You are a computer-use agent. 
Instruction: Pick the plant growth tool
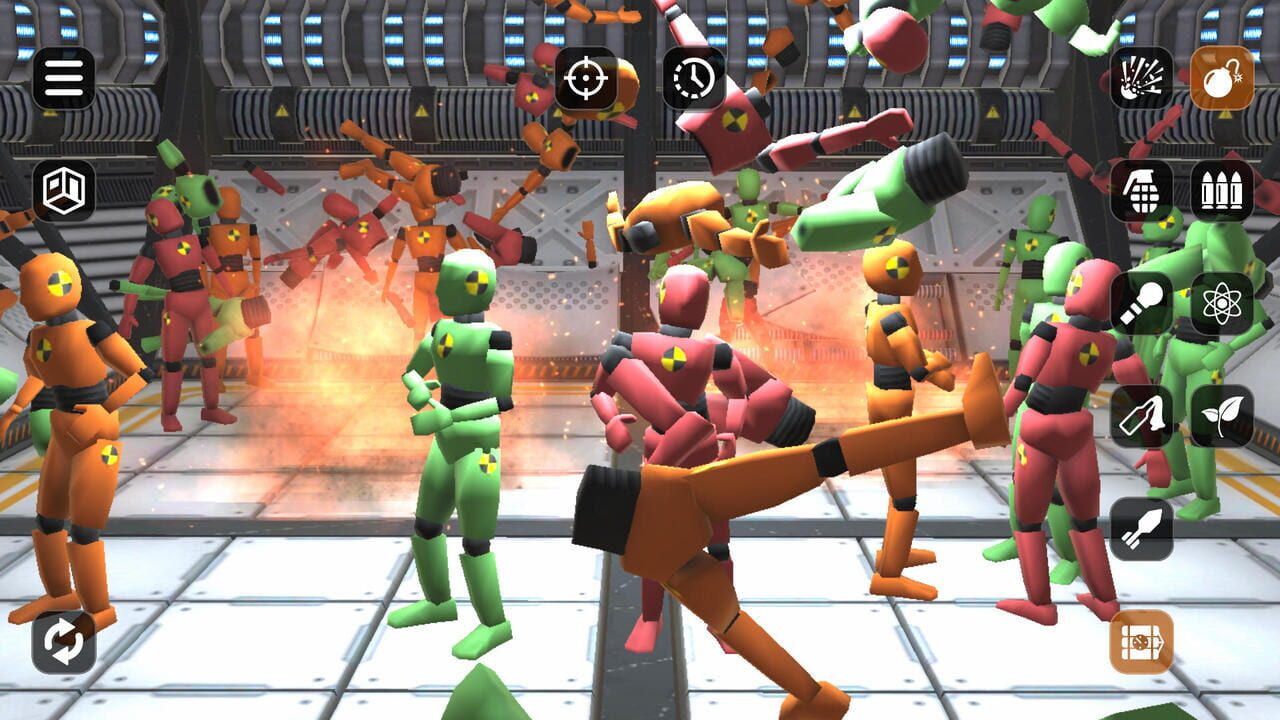[1222, 414]
